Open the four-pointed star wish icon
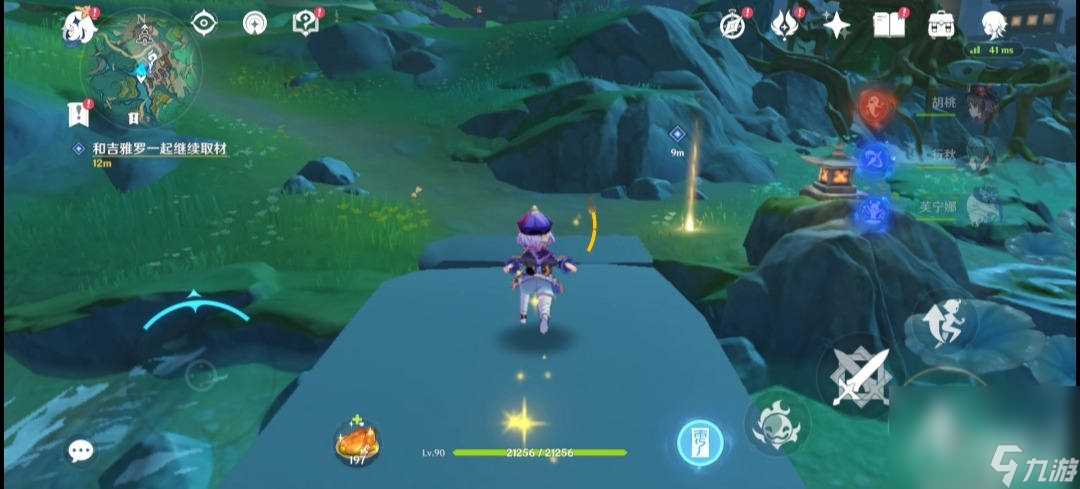This screenshot has width=1080, height=489. [835, 24]
